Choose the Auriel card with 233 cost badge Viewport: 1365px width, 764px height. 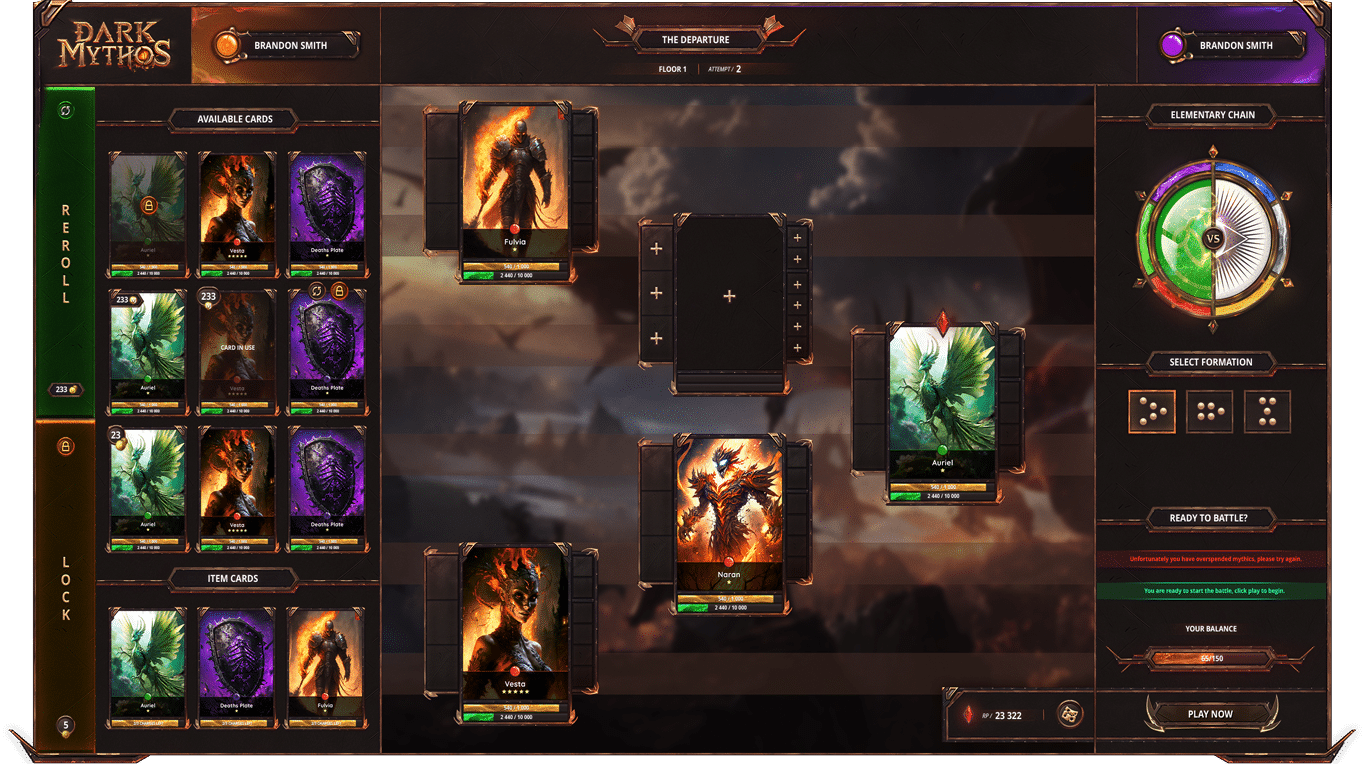(148, 350)
